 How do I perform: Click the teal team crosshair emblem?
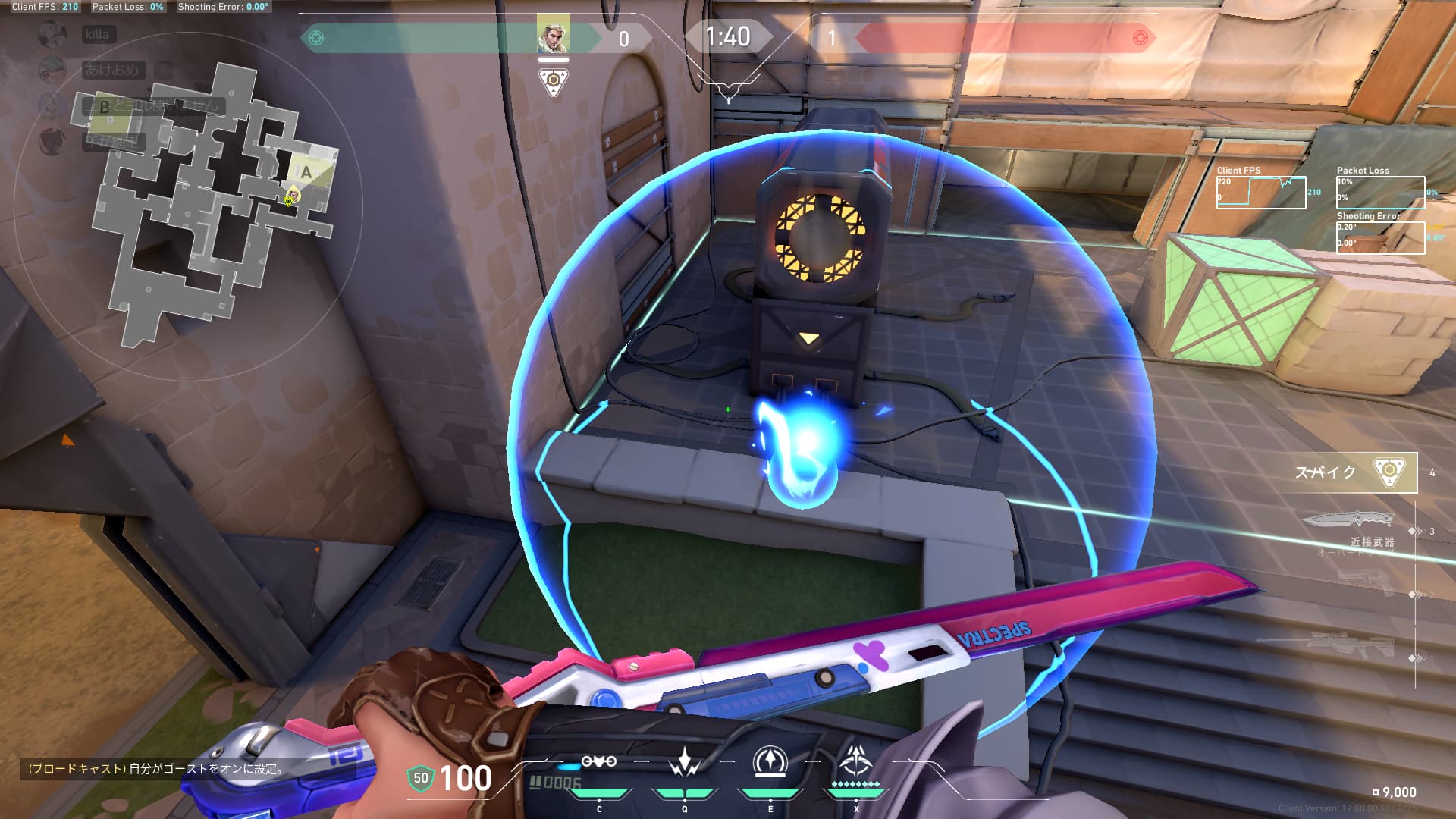(x=317, y=38)
